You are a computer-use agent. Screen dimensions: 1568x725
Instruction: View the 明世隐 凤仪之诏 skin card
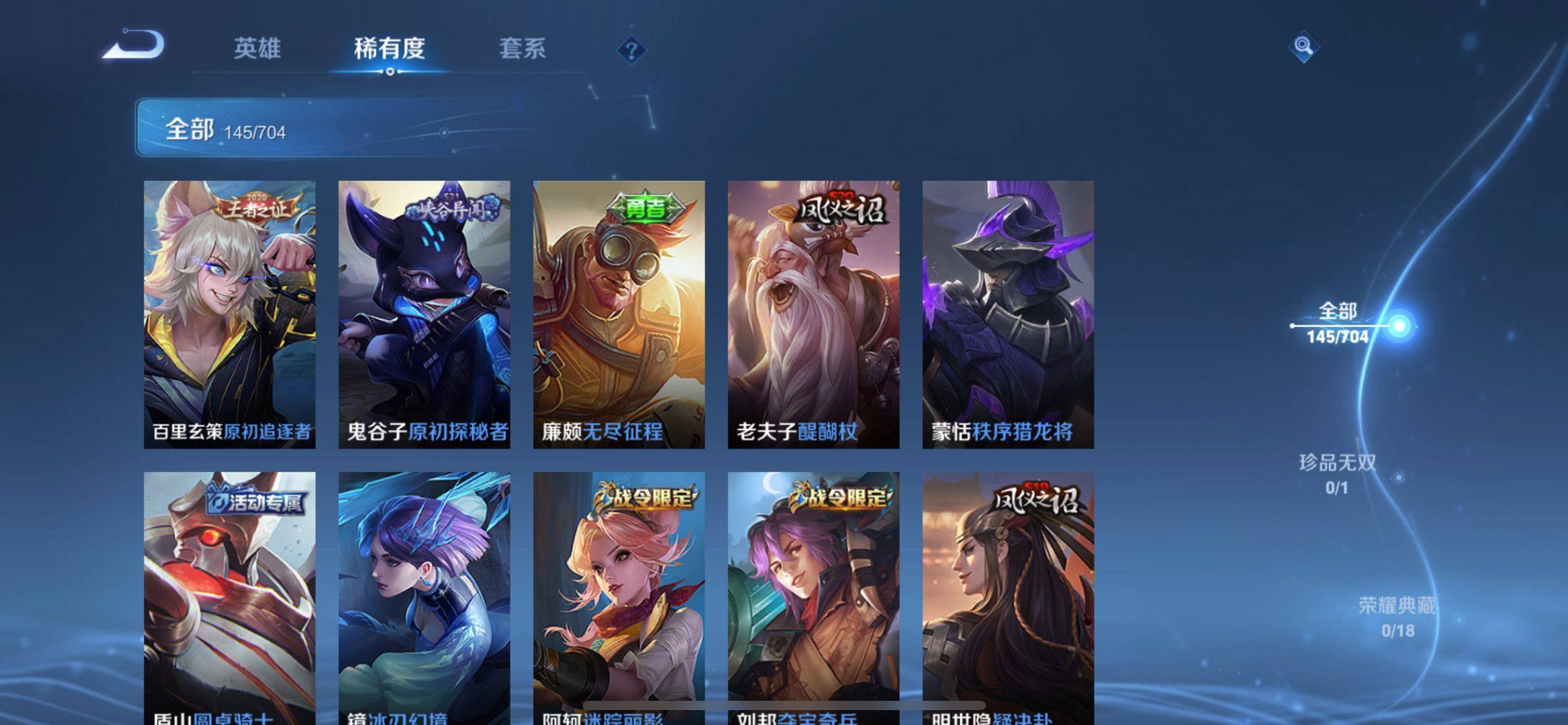click(x=1008, y=595)
